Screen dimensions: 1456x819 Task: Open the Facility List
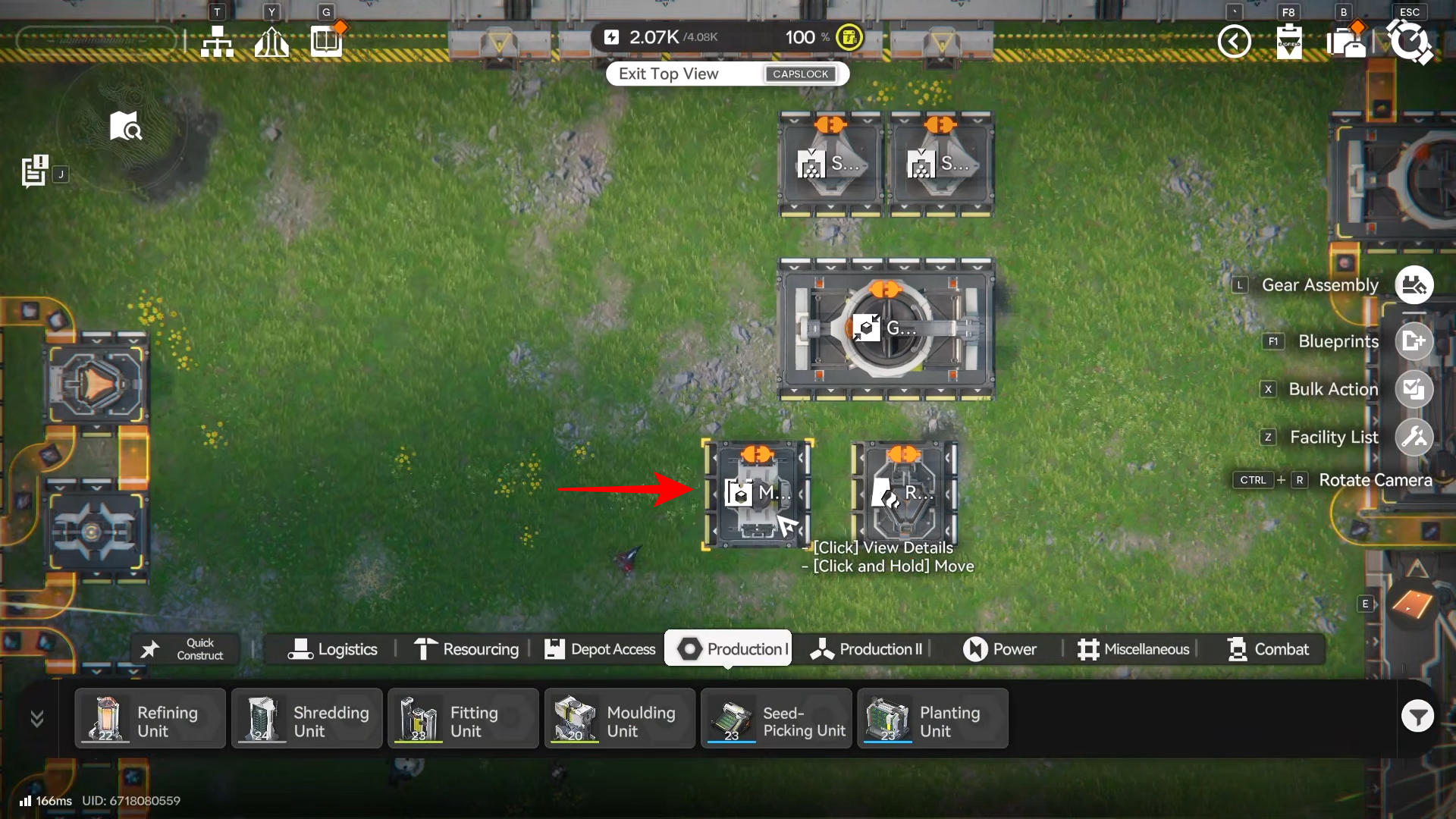1414,437
